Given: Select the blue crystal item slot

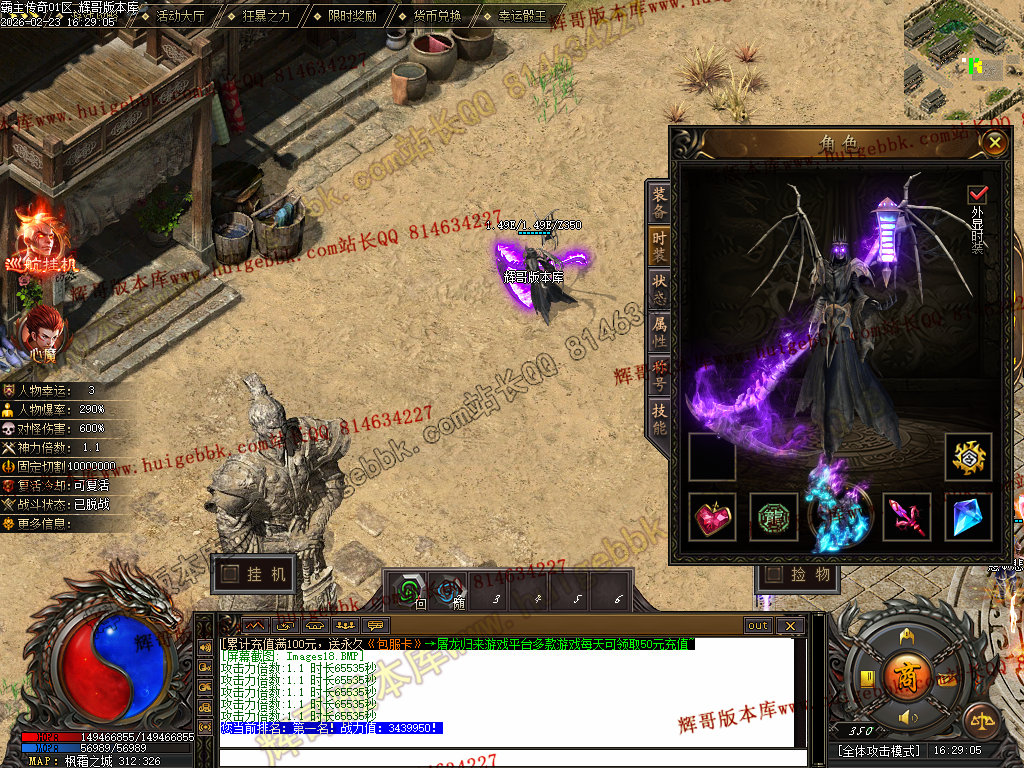Looking at the screenshot, I should coord(968,517).
